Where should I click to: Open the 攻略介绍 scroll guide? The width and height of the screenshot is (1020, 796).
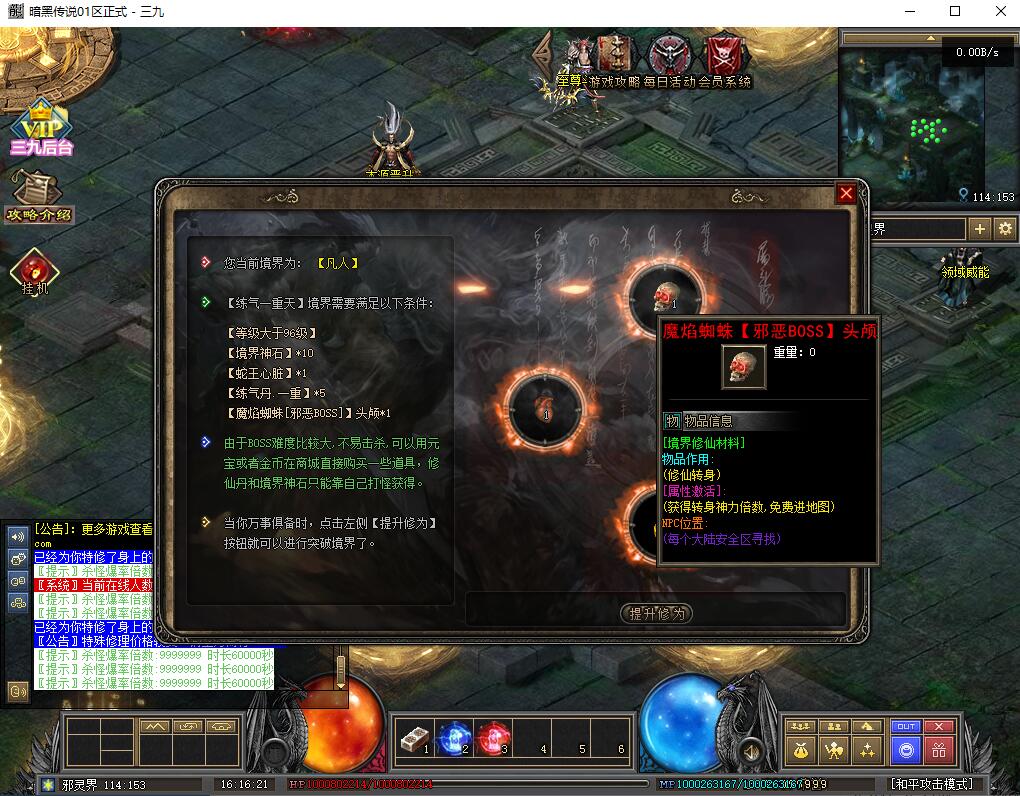tap(39, 195)
